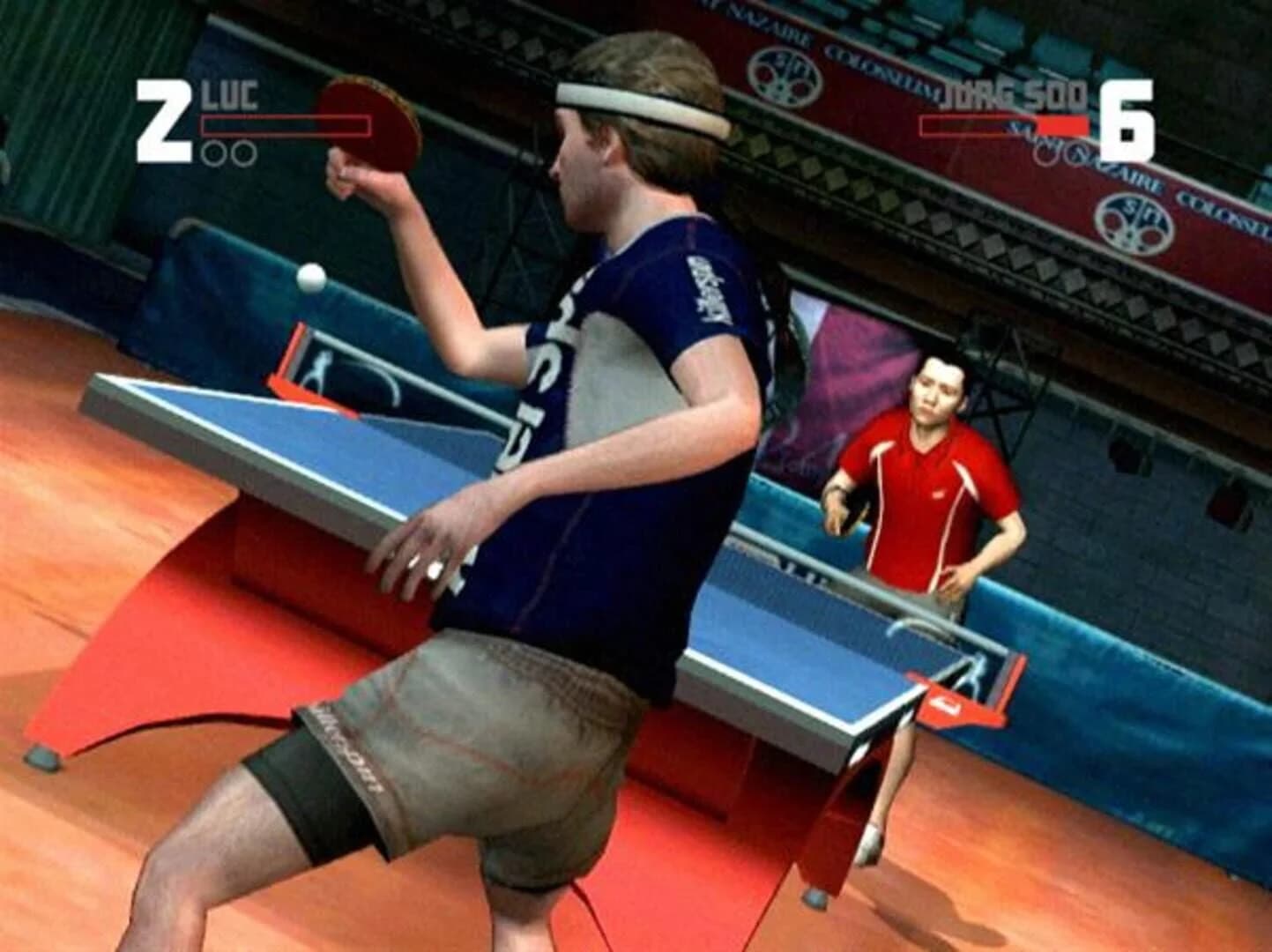Select Luc's red paddle

tap(370, 123)
